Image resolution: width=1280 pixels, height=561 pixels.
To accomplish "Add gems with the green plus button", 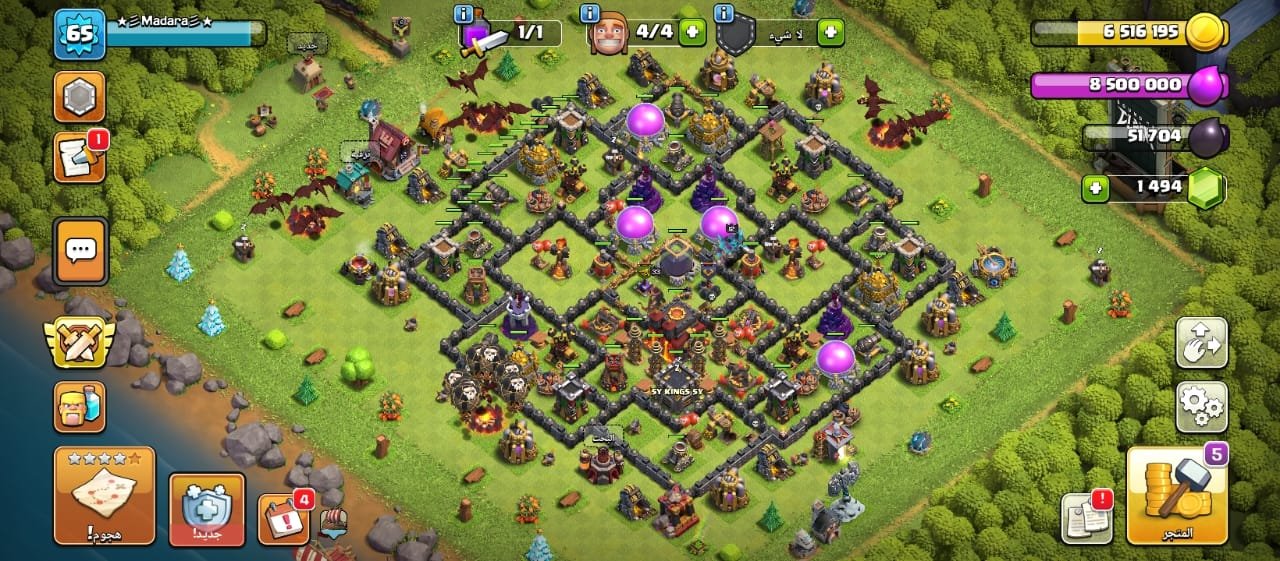I will click(x=1094, y=187).
